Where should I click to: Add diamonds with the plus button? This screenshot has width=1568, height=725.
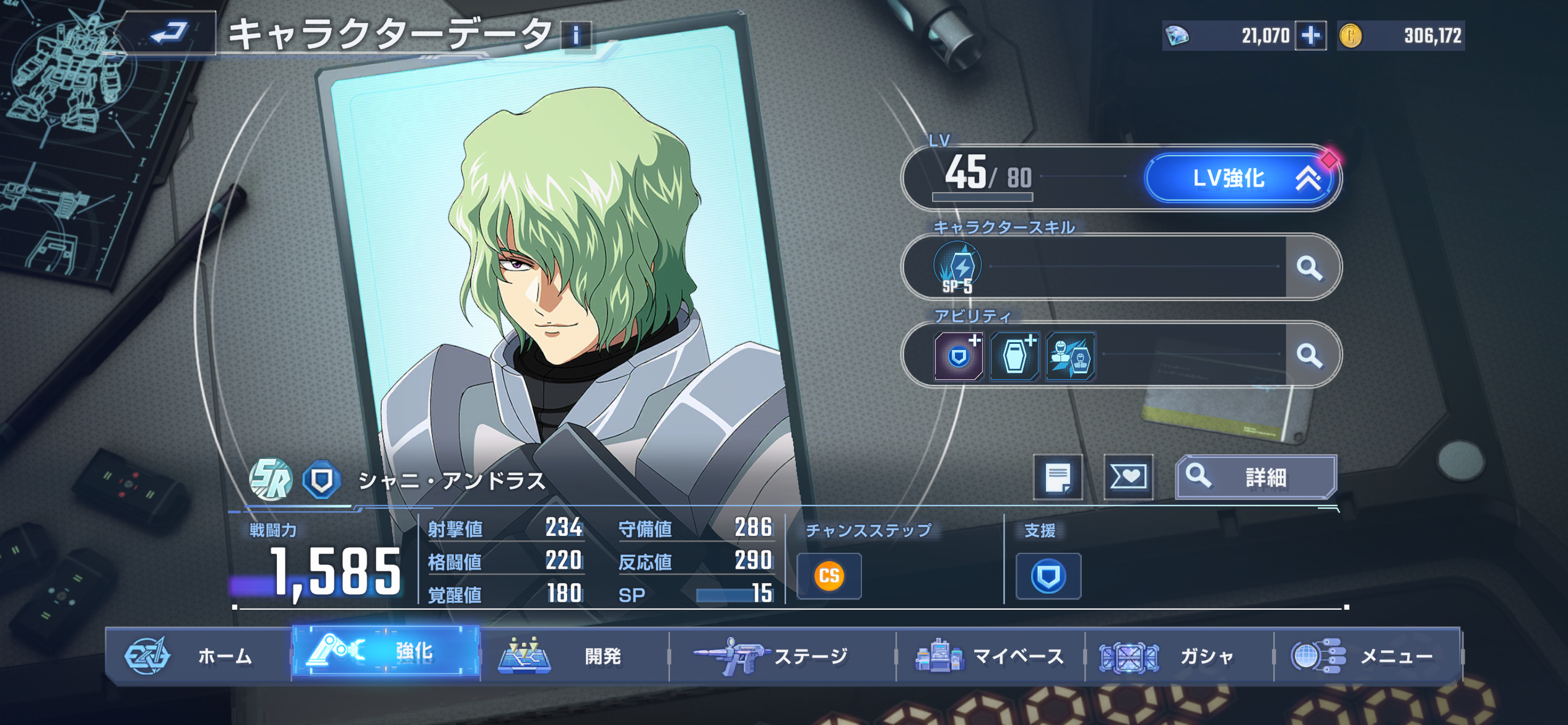click(x=1310, y=35)
